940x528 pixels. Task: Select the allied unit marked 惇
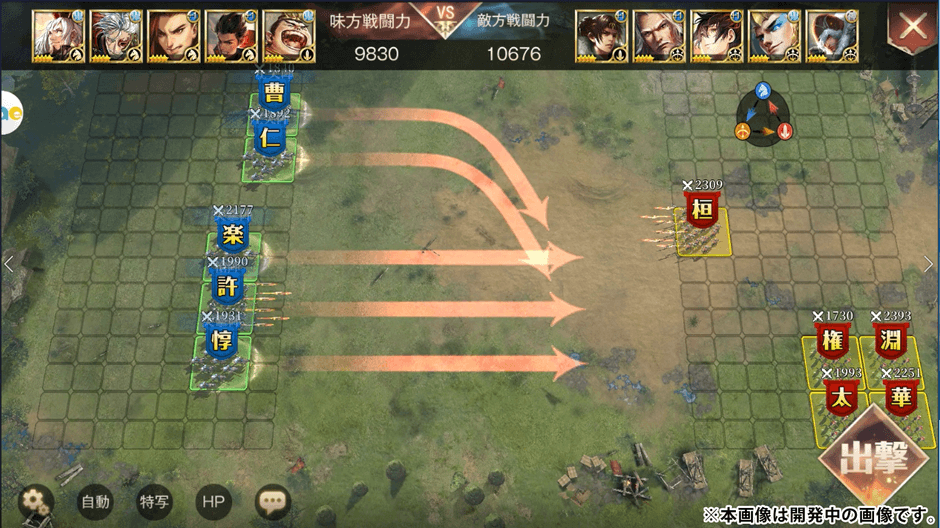point(222,341)
